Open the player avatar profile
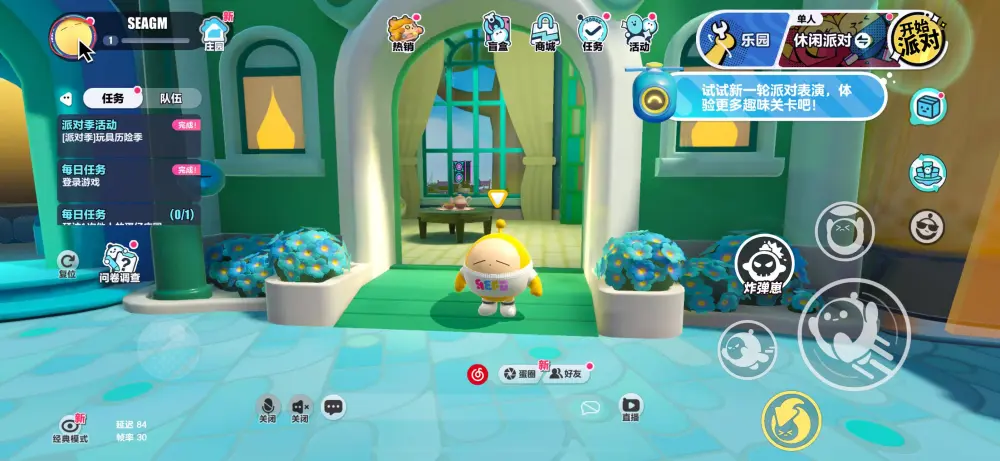The image size is (1000, 461). coord(71,36)
